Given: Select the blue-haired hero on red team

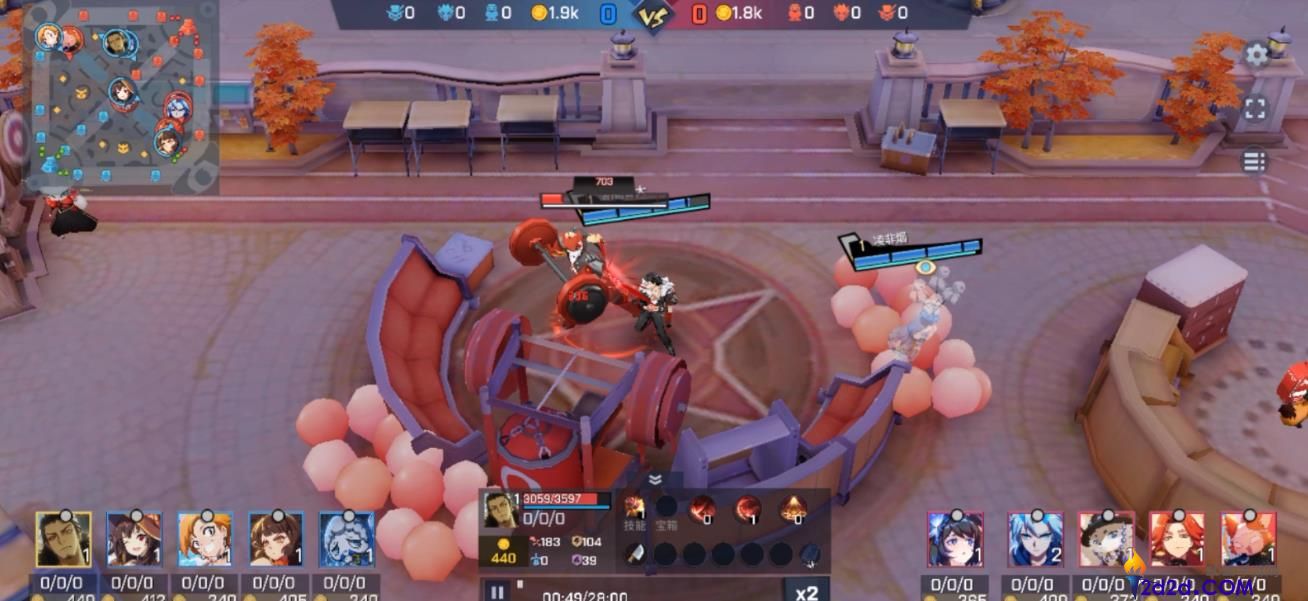Looking at the screenshot, I should pos(1035,540).
